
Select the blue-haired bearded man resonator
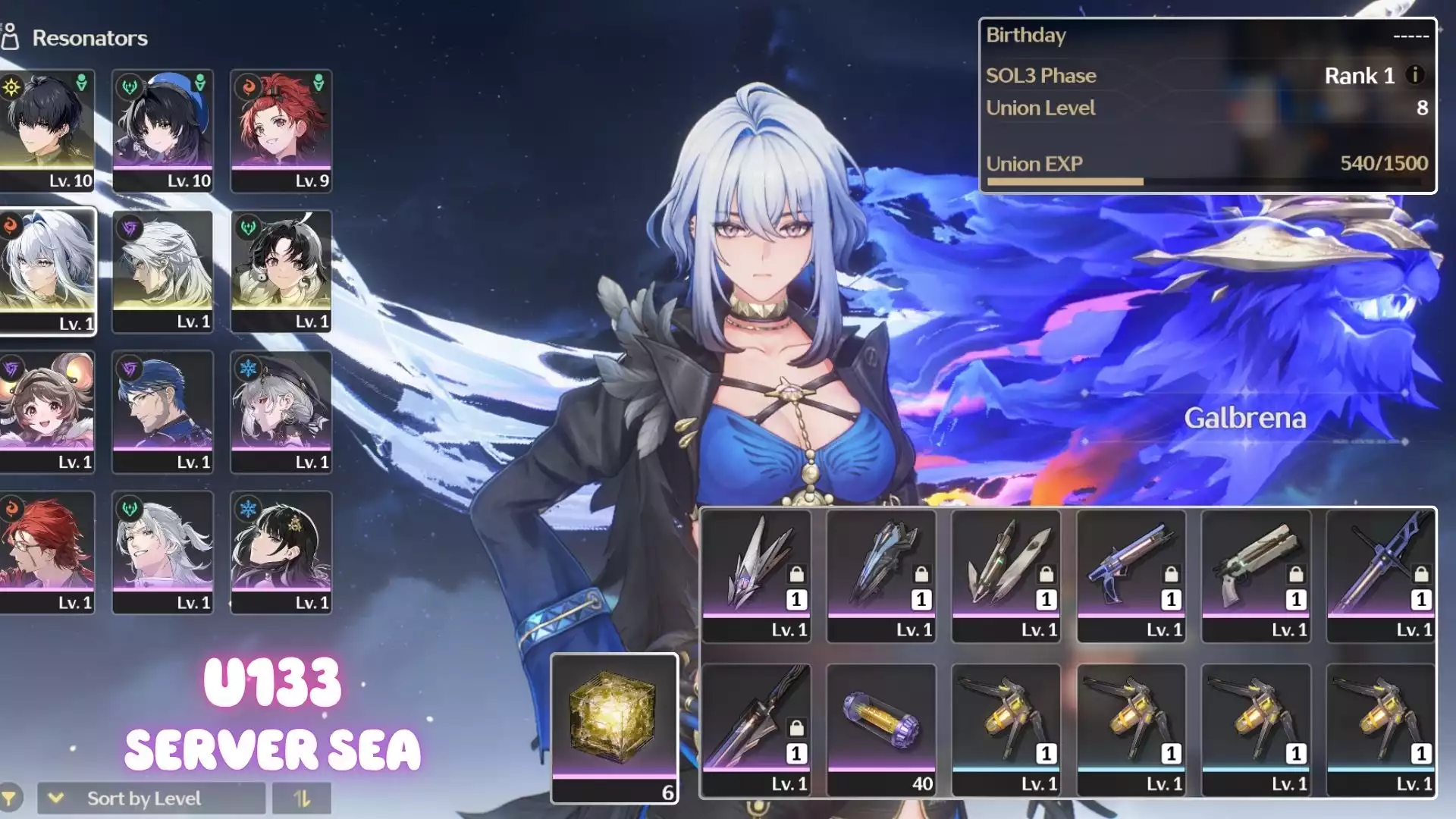(x=163, y=412)
